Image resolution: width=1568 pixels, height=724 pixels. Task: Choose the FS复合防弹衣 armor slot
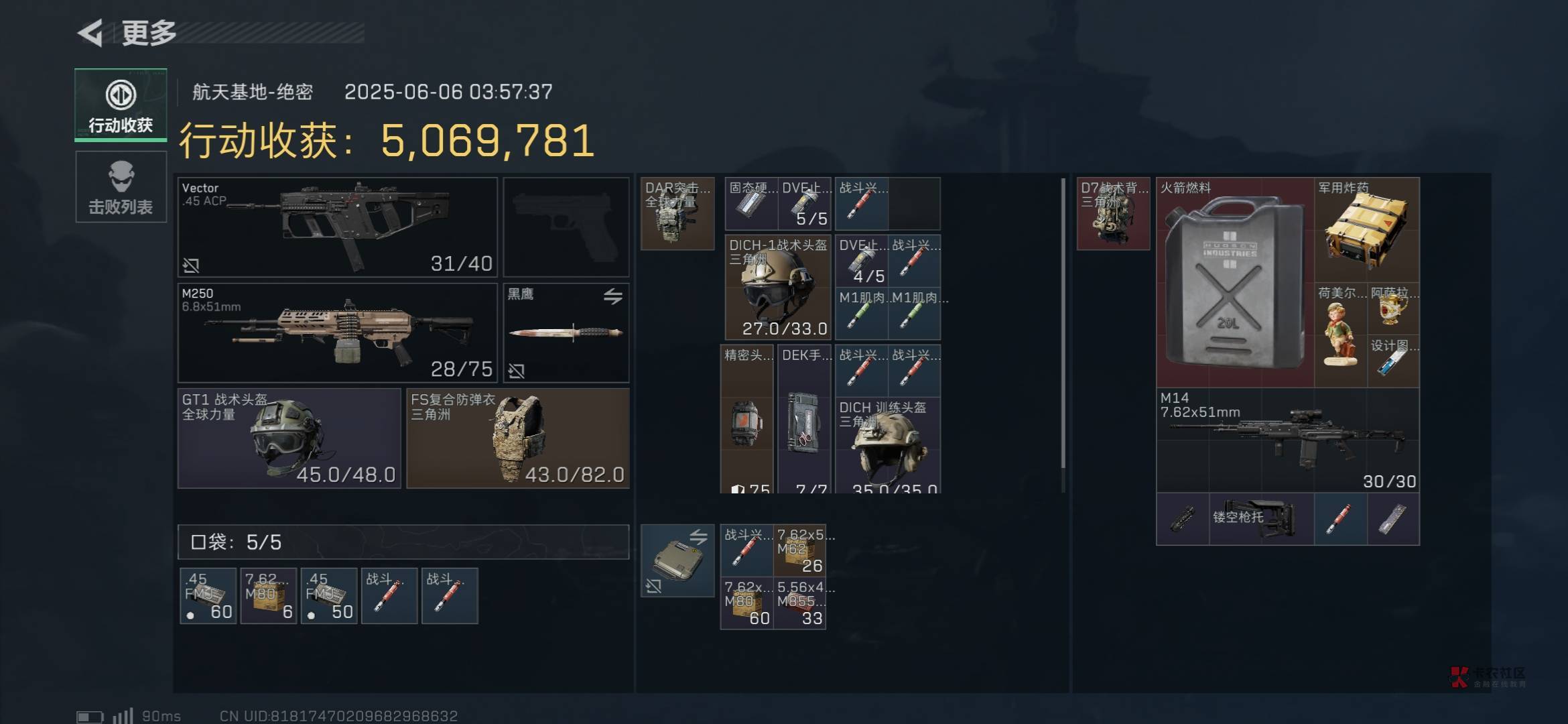point(518,438)
